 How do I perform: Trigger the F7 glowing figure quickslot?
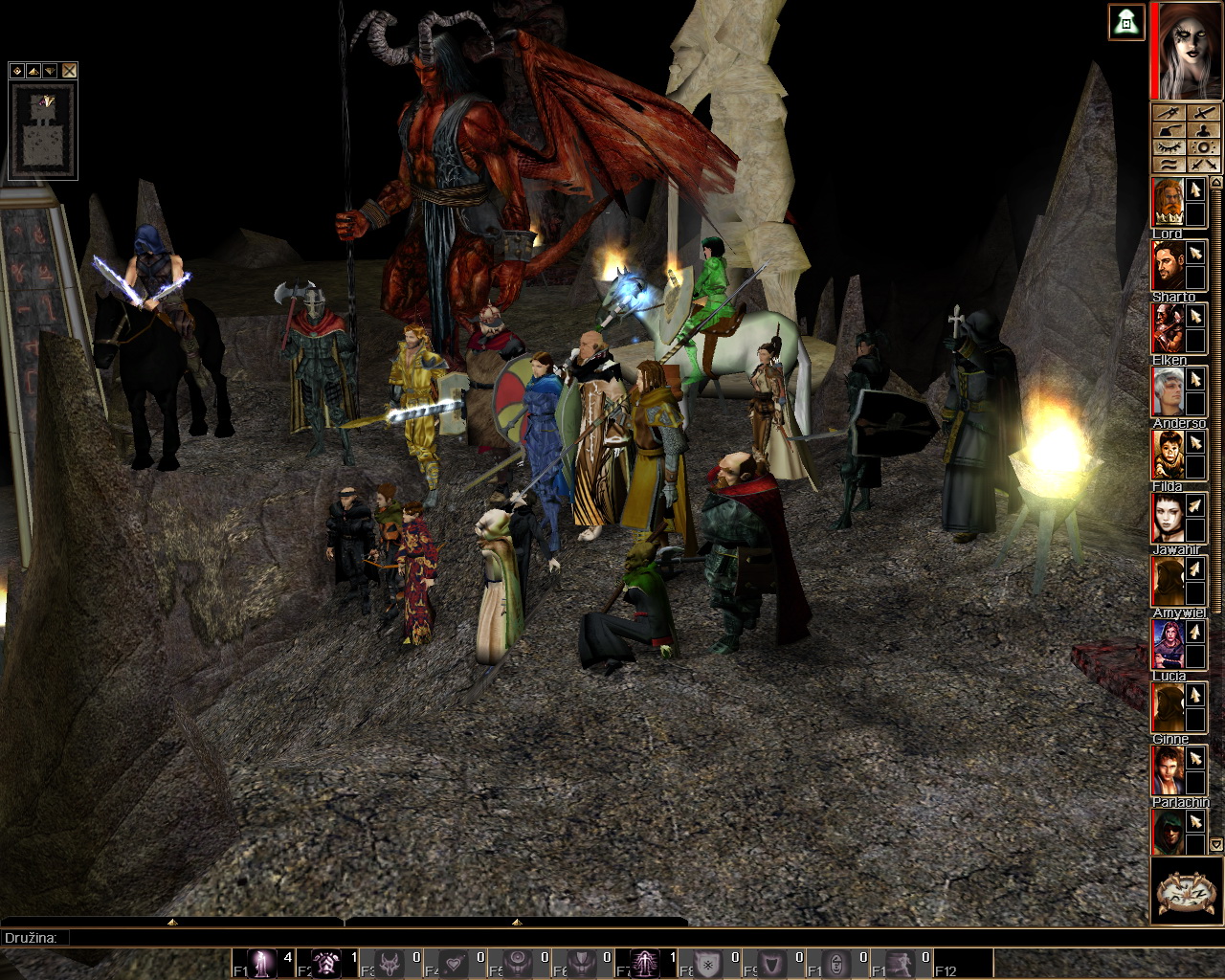[646, 963]
